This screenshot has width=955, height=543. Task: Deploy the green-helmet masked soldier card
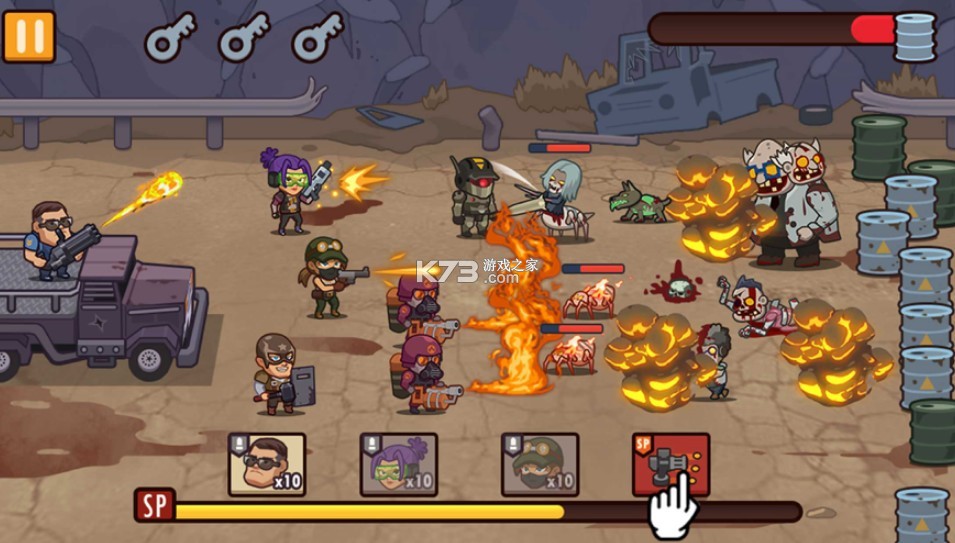tap(540, 464)
